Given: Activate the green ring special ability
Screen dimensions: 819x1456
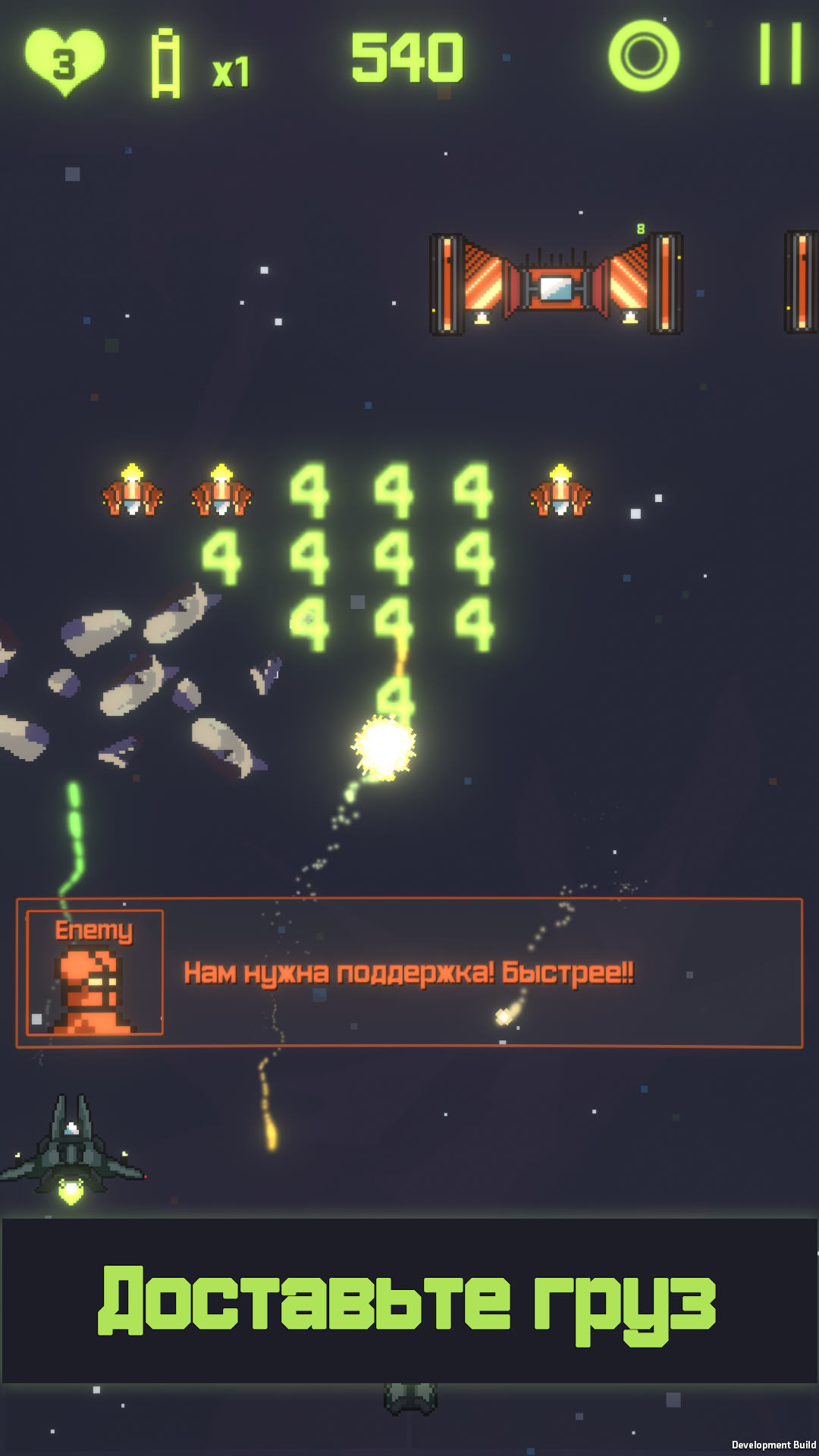Looking at the screenshot, I should [644, 56].
